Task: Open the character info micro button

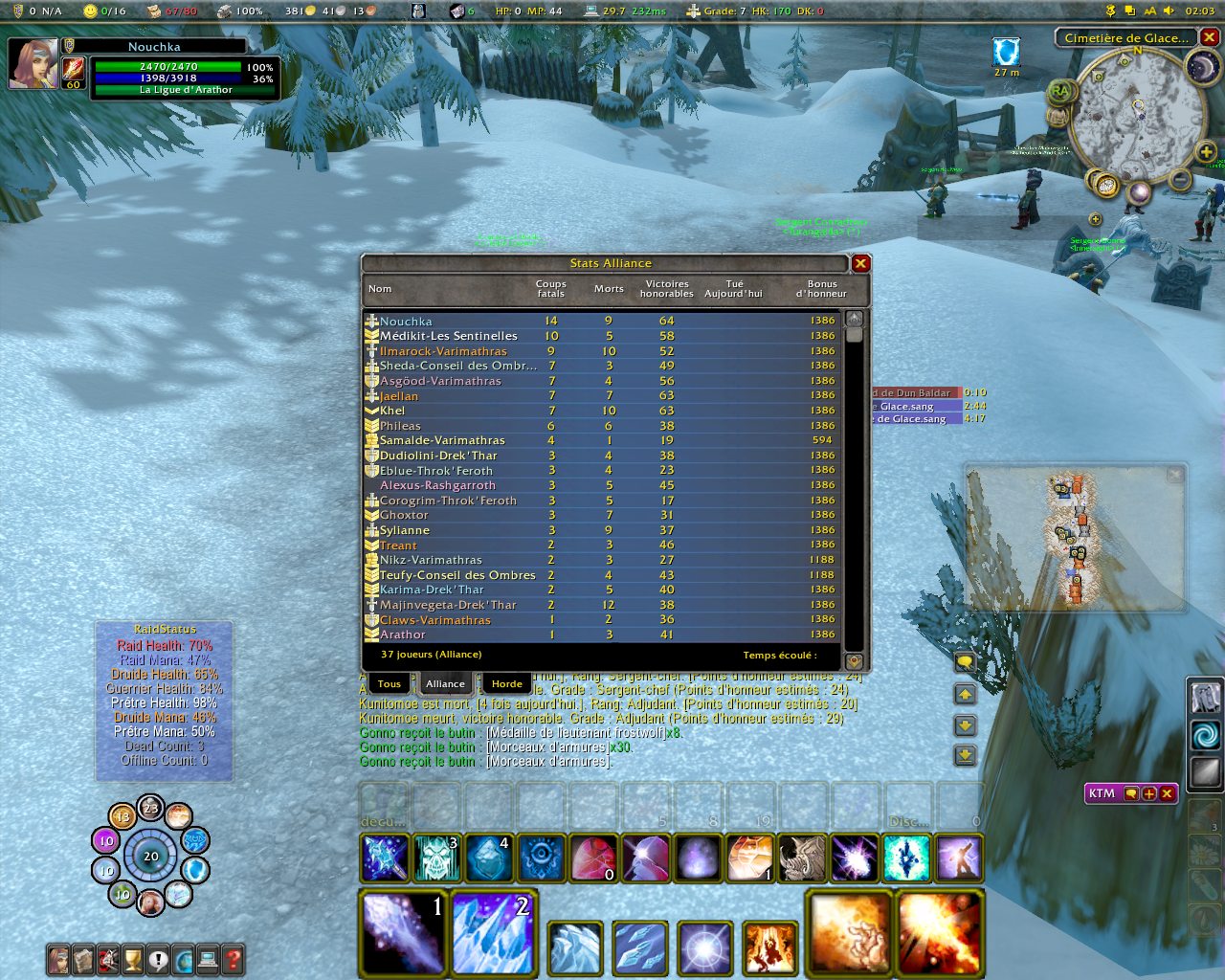Action: [58, 959]
